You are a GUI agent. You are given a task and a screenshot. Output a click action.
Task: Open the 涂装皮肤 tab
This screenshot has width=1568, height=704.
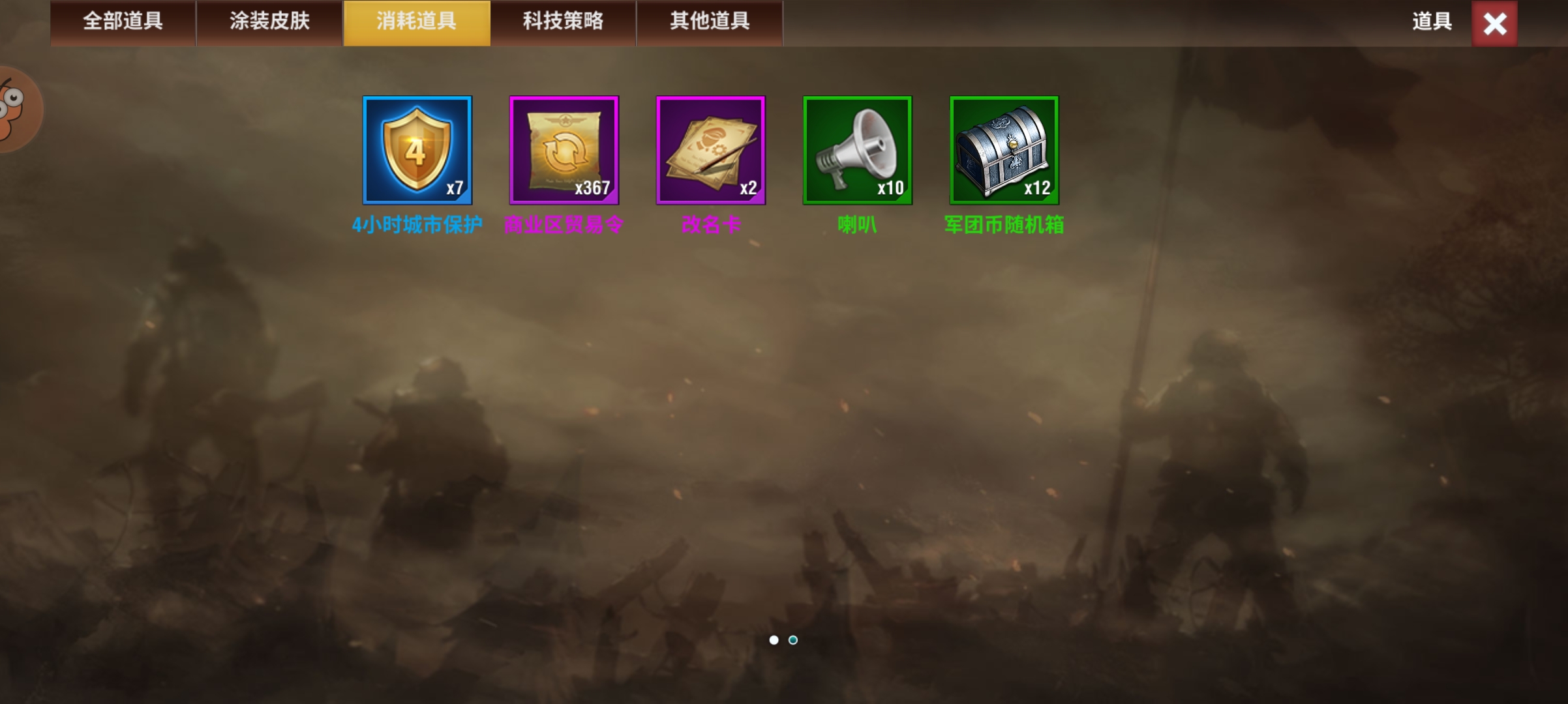(x=269, y=22)
